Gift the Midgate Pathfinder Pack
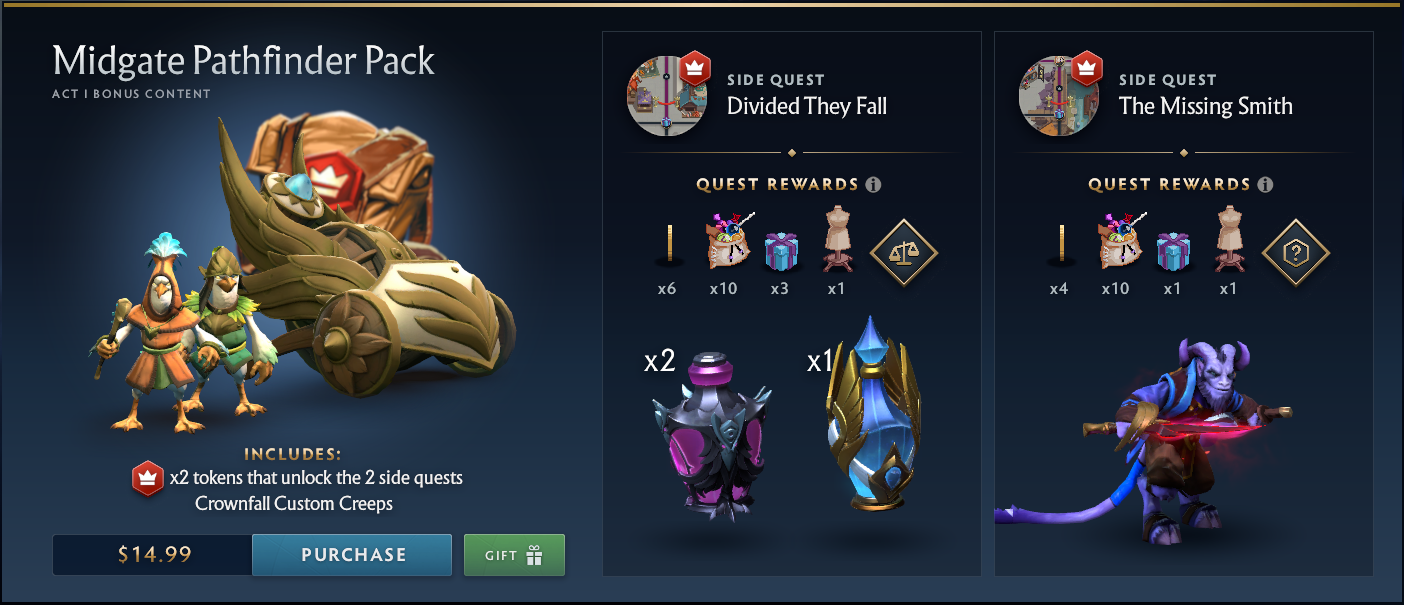This screenshot has height=605, width=1404. [514, 555]
